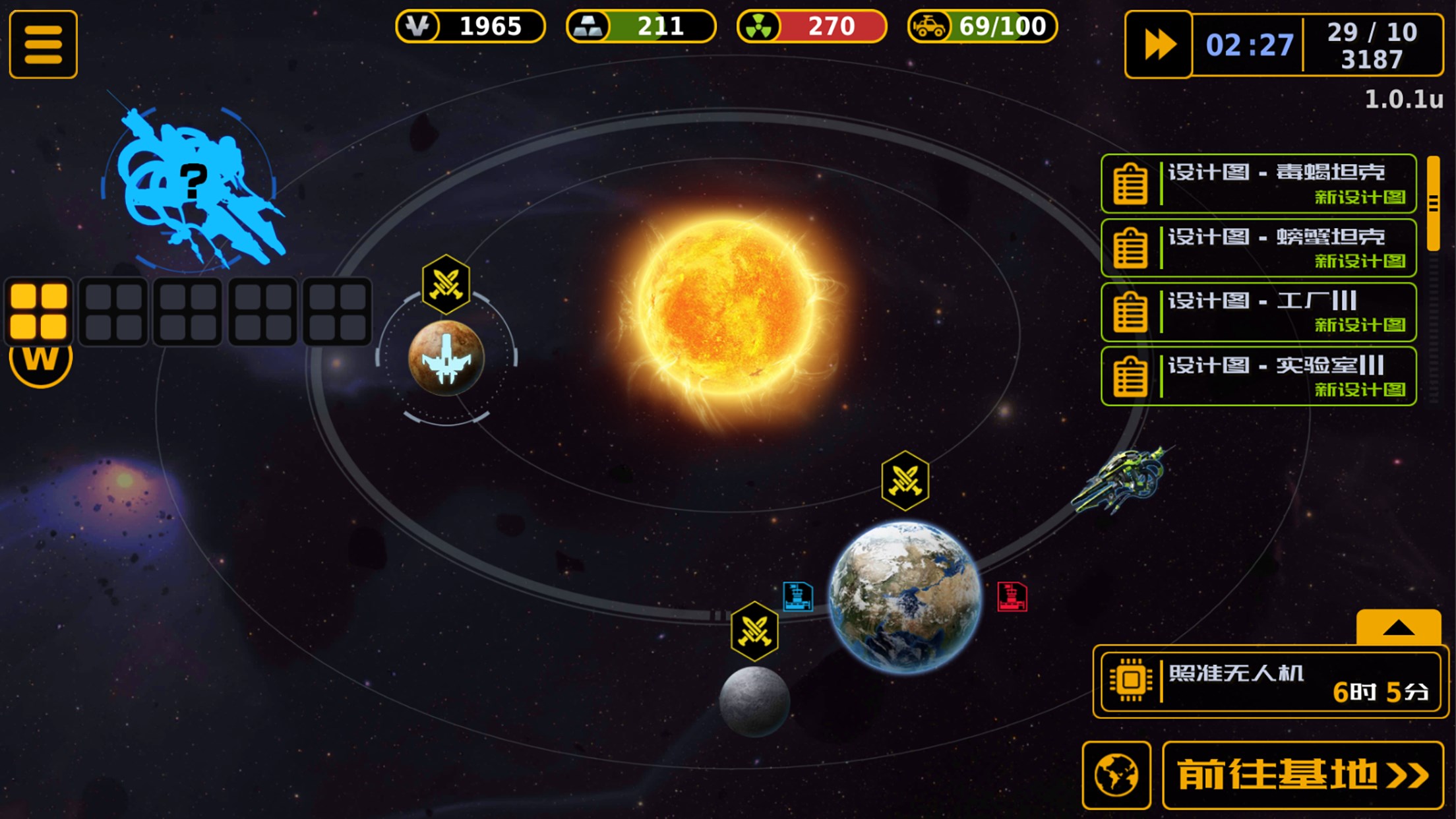Open the 毒蝎坦克 blueprint entry
1456x819 pixels.
(x=1258, y=184)
